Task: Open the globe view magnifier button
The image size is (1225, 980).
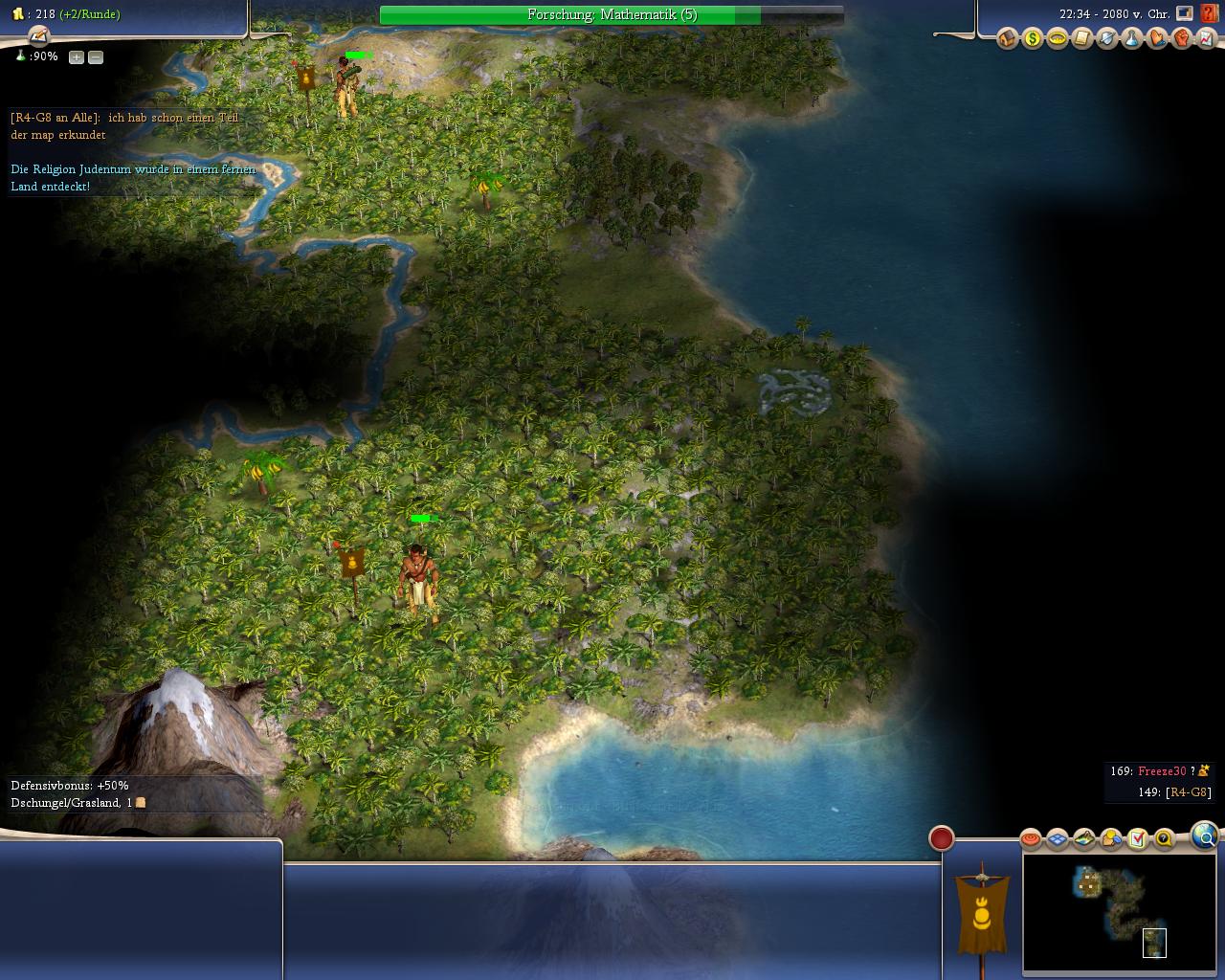Action: tap(1205, 837)
